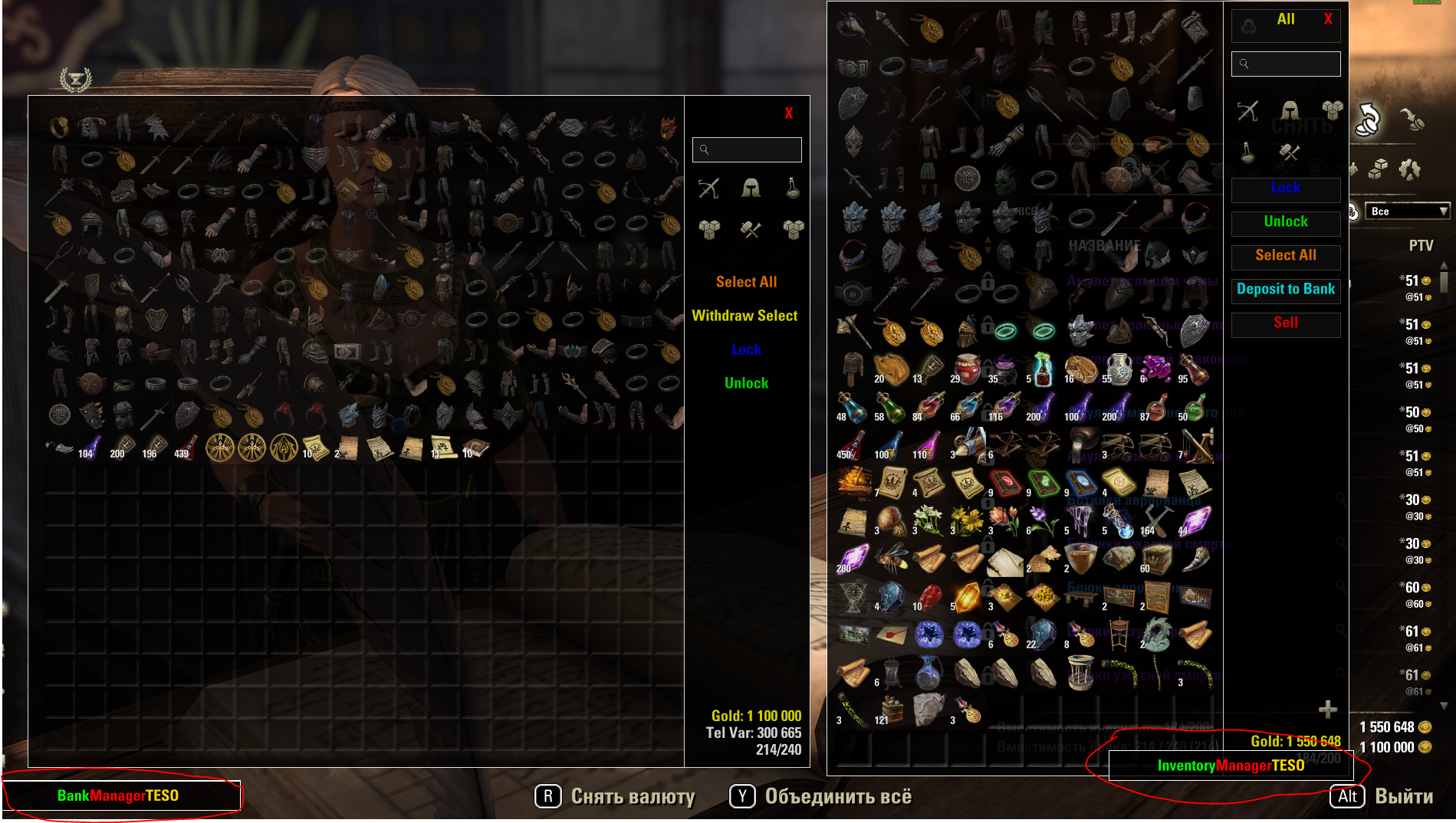Click Withdraw Select in the bank panel
Screen dimensions: 1456x823
point(745,315)
